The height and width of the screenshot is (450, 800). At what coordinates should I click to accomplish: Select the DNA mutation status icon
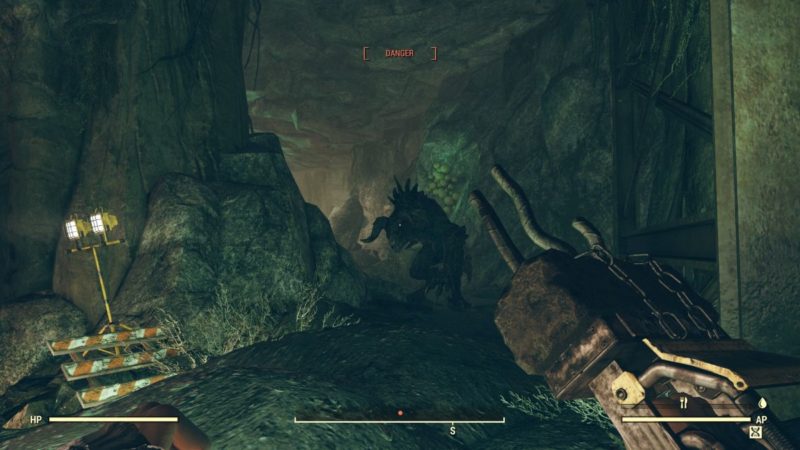pos(755,433)
